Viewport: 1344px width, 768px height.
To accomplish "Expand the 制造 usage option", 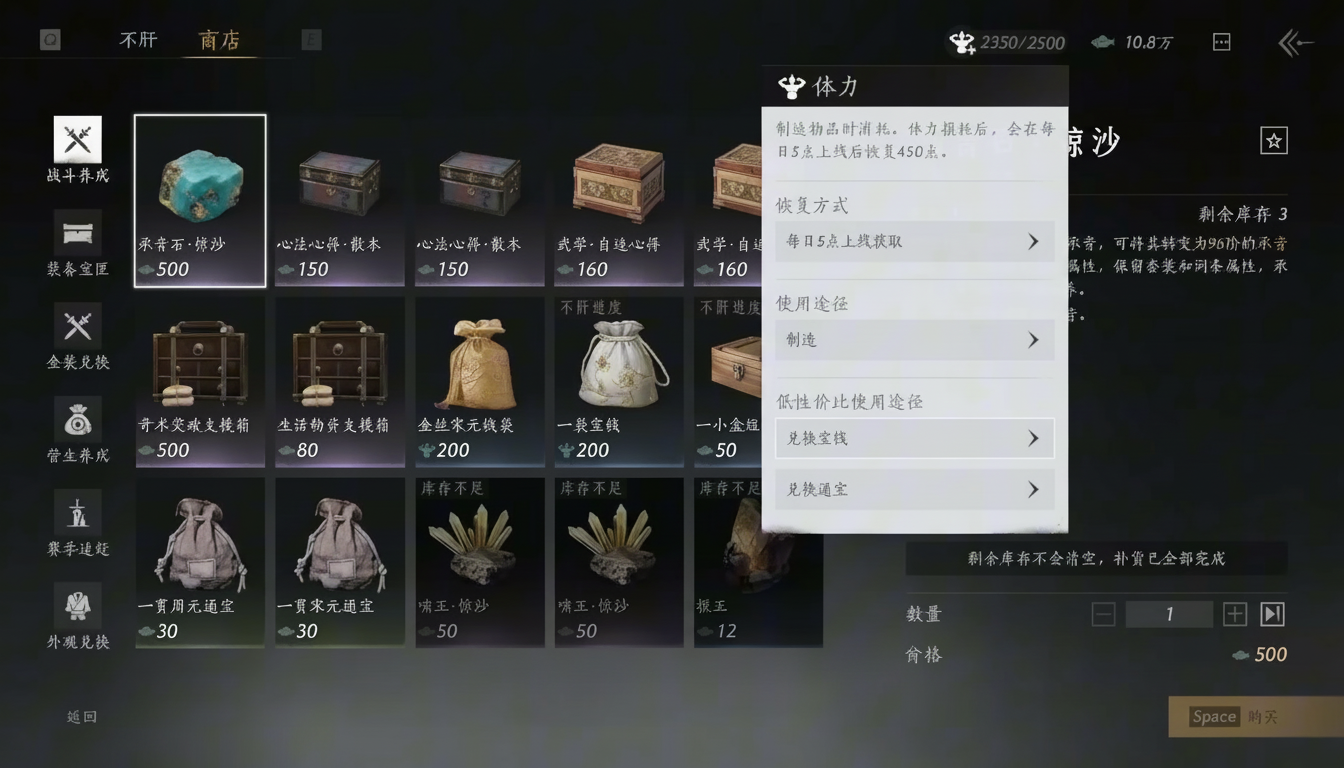I will [x=914, y=340].
